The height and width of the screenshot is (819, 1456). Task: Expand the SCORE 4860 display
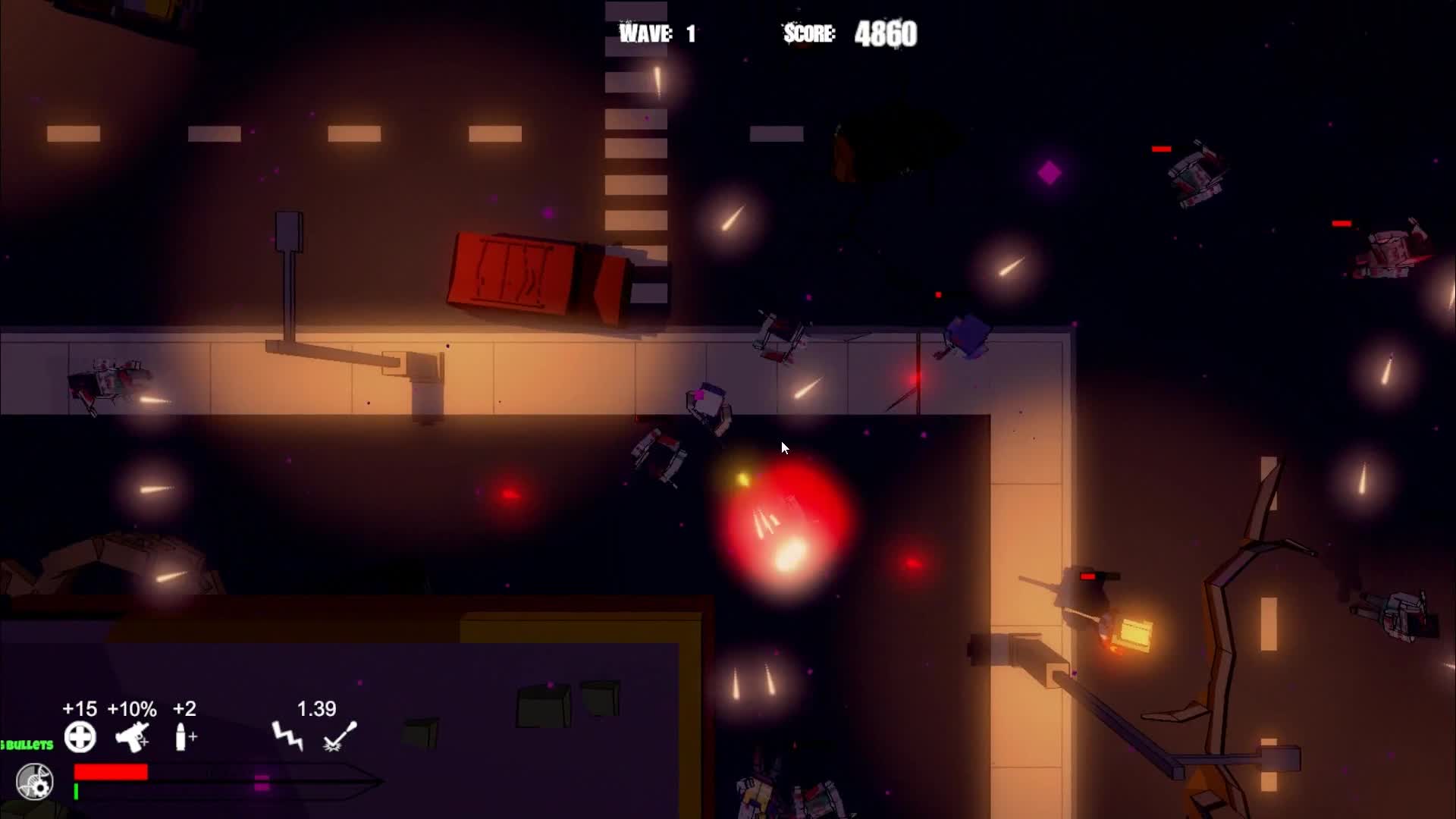click(x=849, y=33)
